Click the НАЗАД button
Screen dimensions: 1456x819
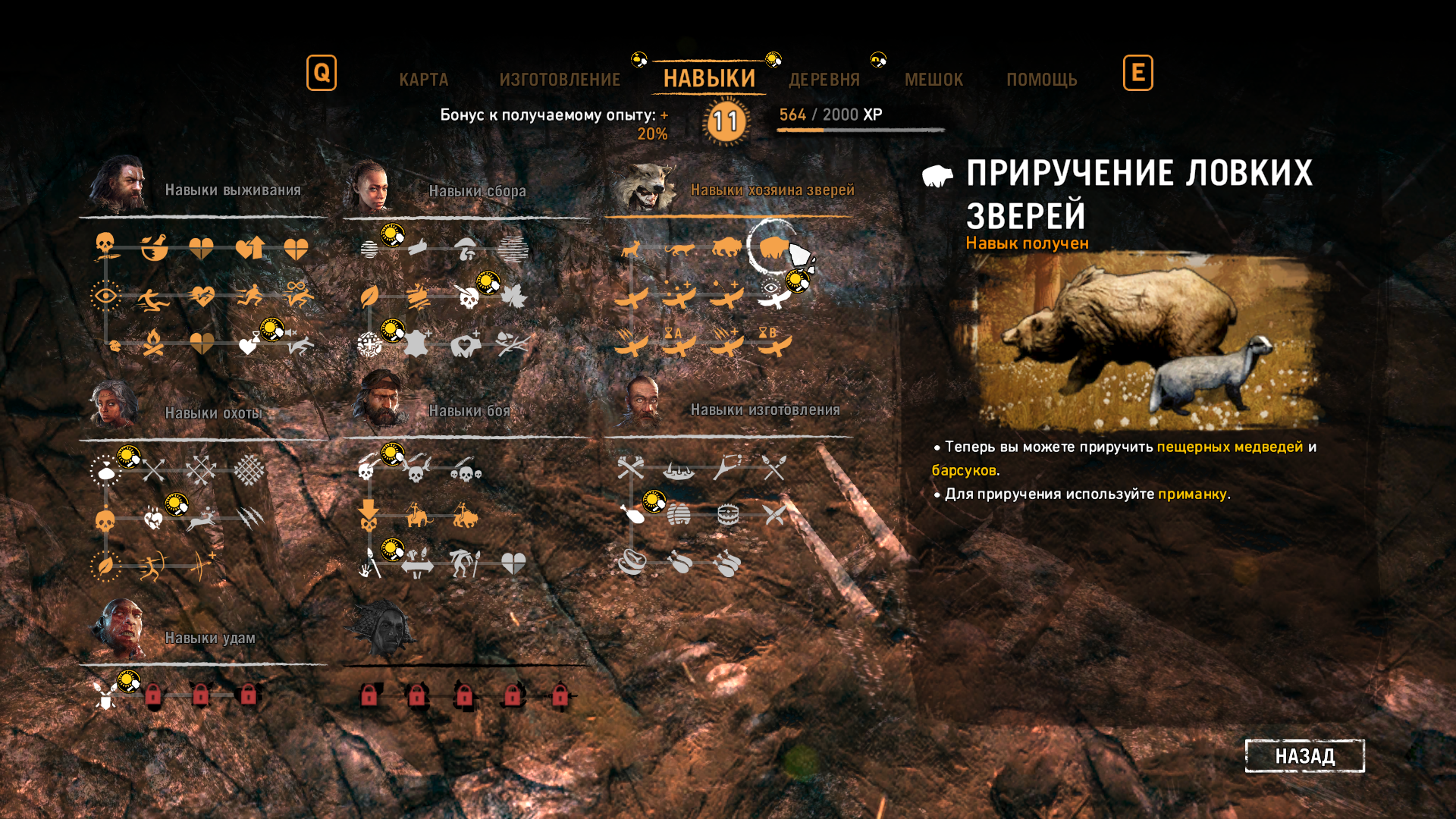tap(1304, 756)
